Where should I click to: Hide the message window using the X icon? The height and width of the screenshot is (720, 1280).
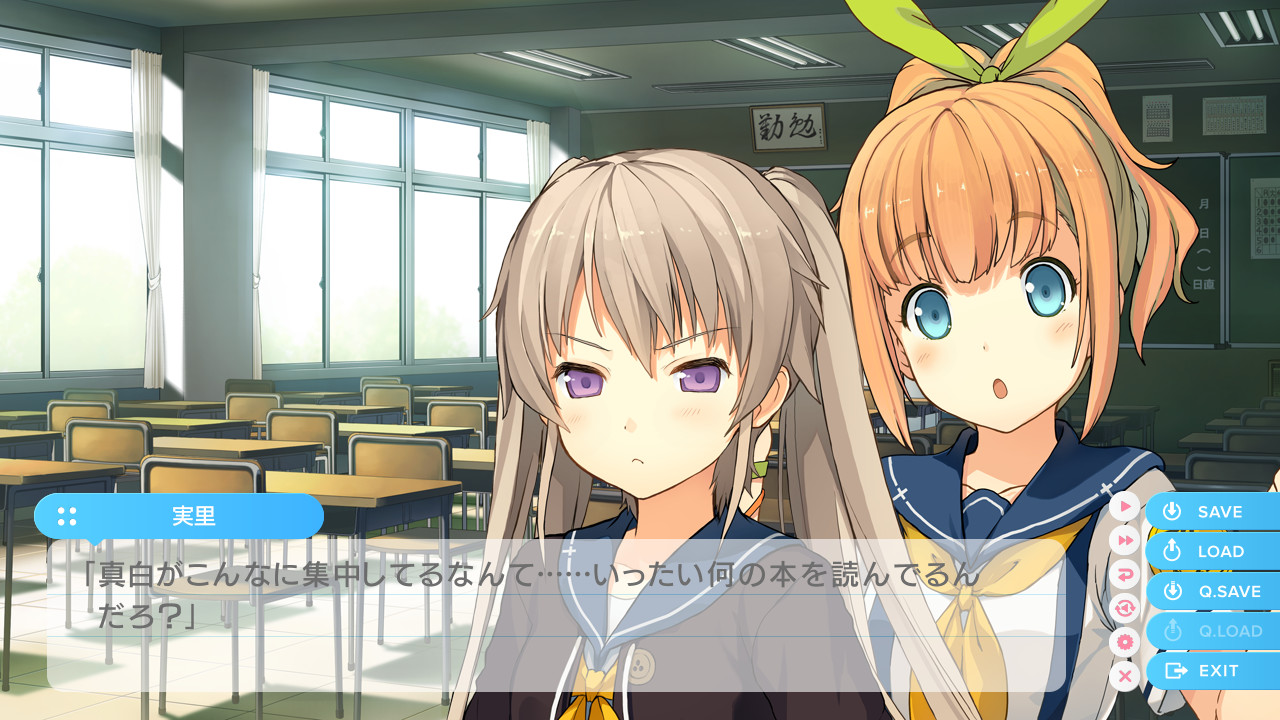tap(1125, 676)
